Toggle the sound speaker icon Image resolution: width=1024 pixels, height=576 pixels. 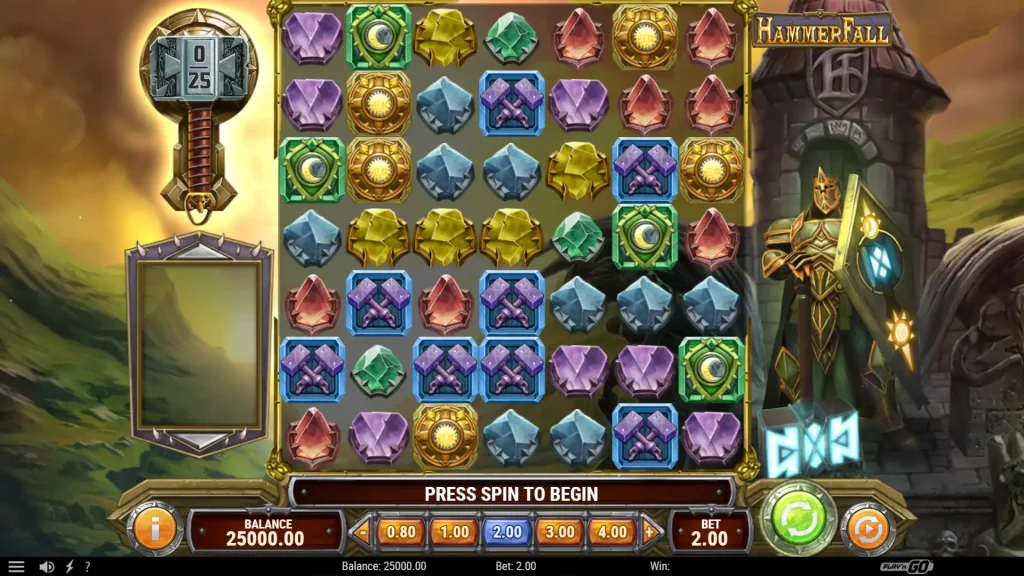[x=46, y=566]
